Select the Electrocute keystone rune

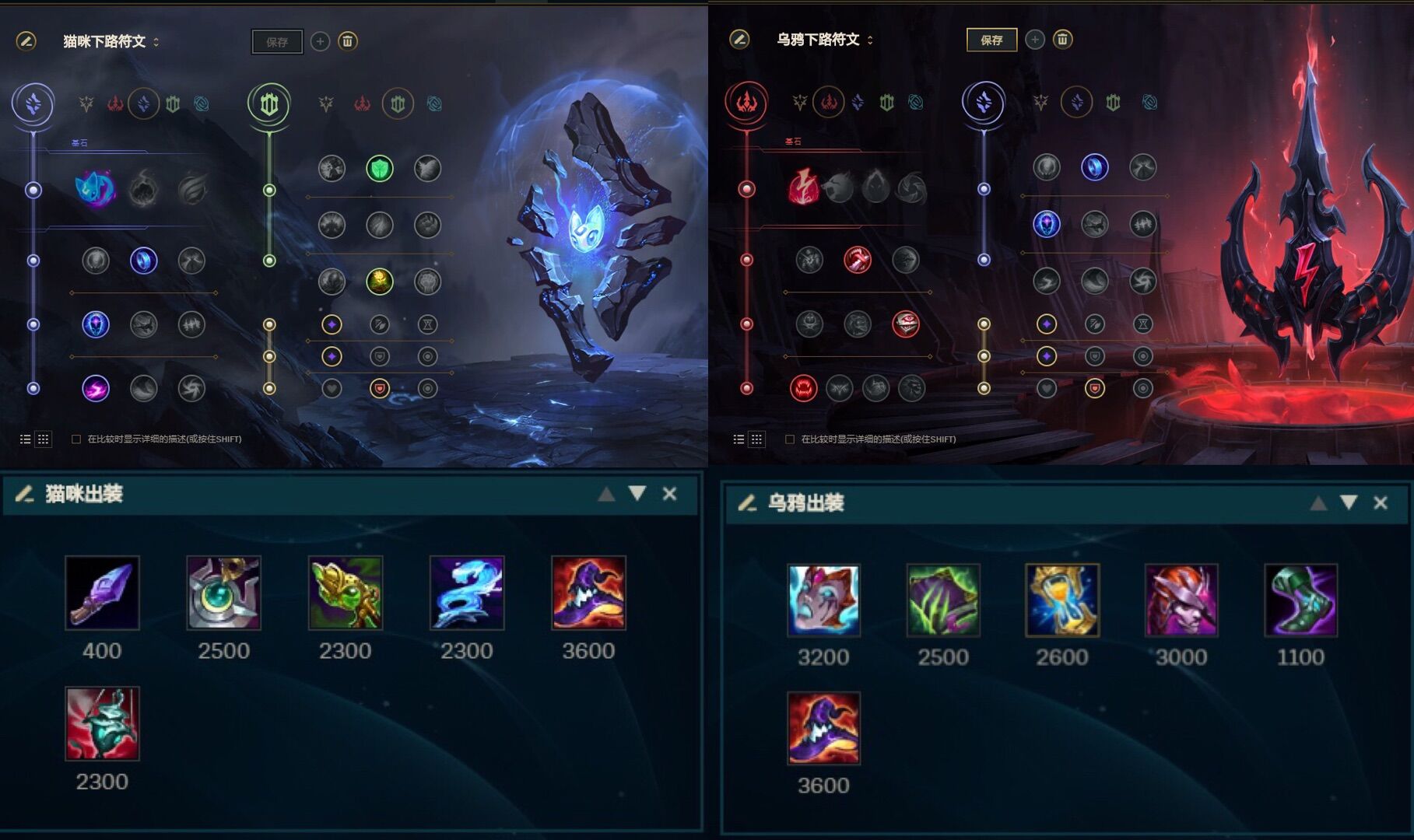802,187
